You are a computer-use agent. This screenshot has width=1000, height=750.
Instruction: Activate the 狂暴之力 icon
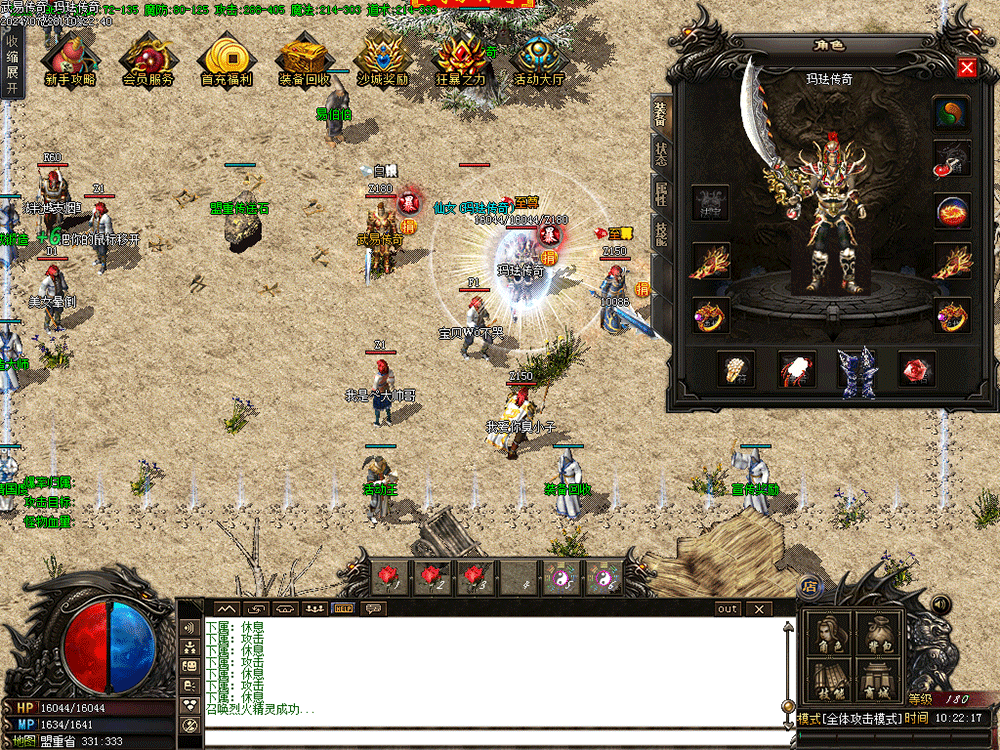(x=461, y=60)
